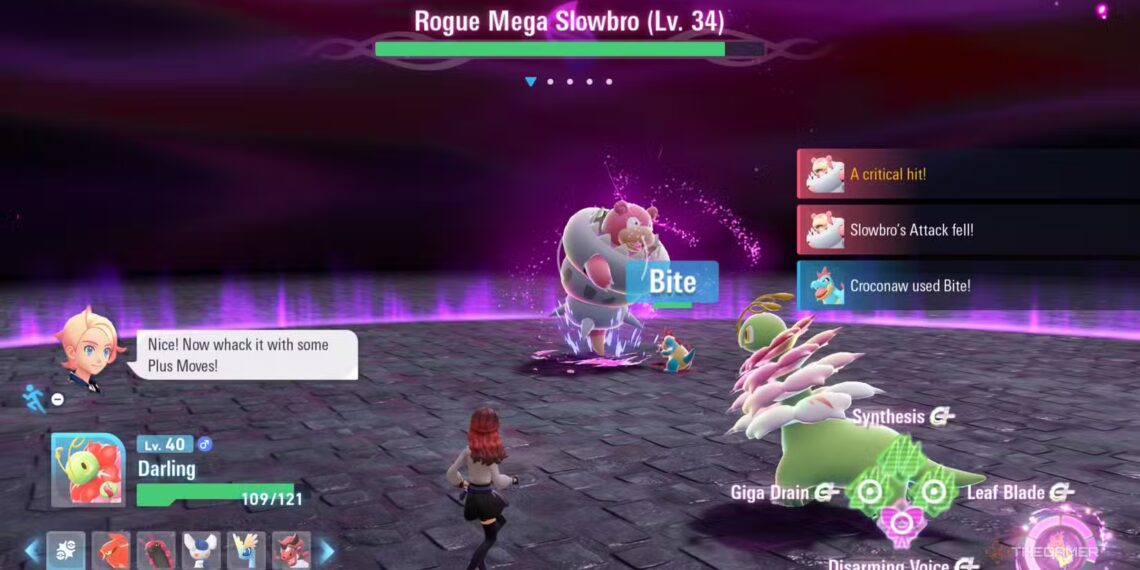Viewport: 1140px width, 570px height.
Task: Toggle the blue running figure icon
Action: [x=34, y=399]
